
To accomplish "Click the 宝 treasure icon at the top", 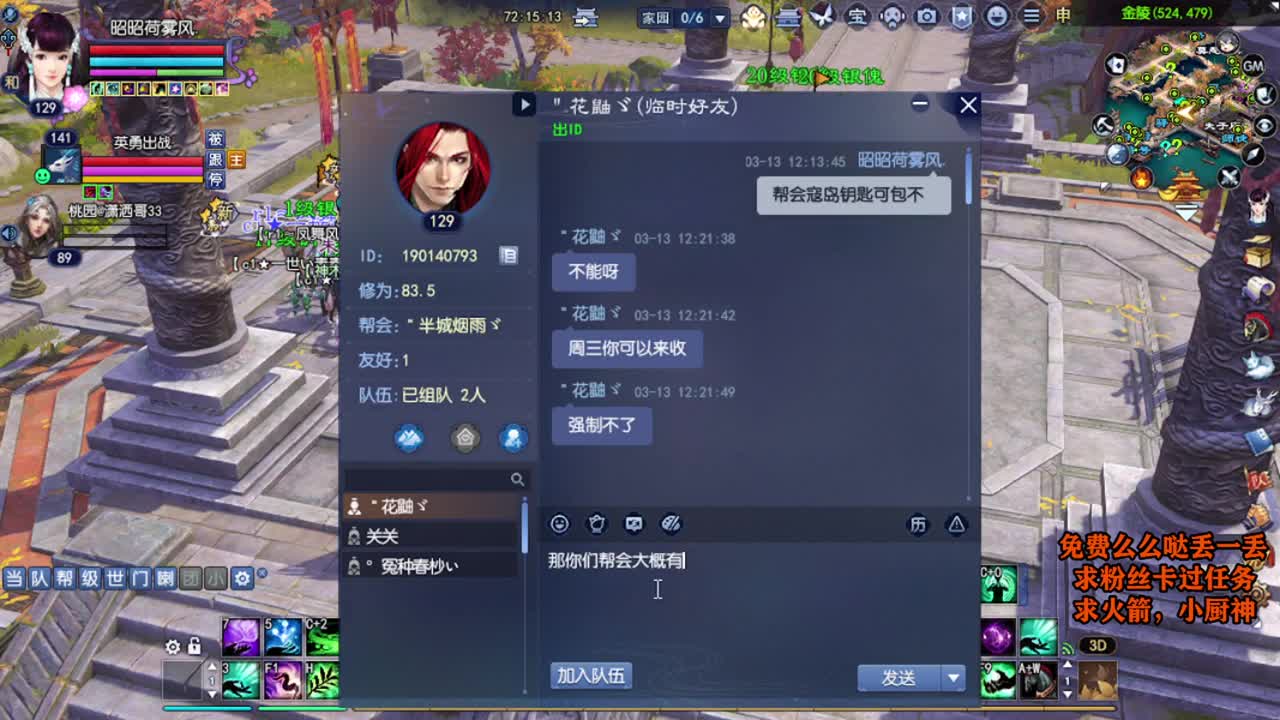I will tap(859, 16).
